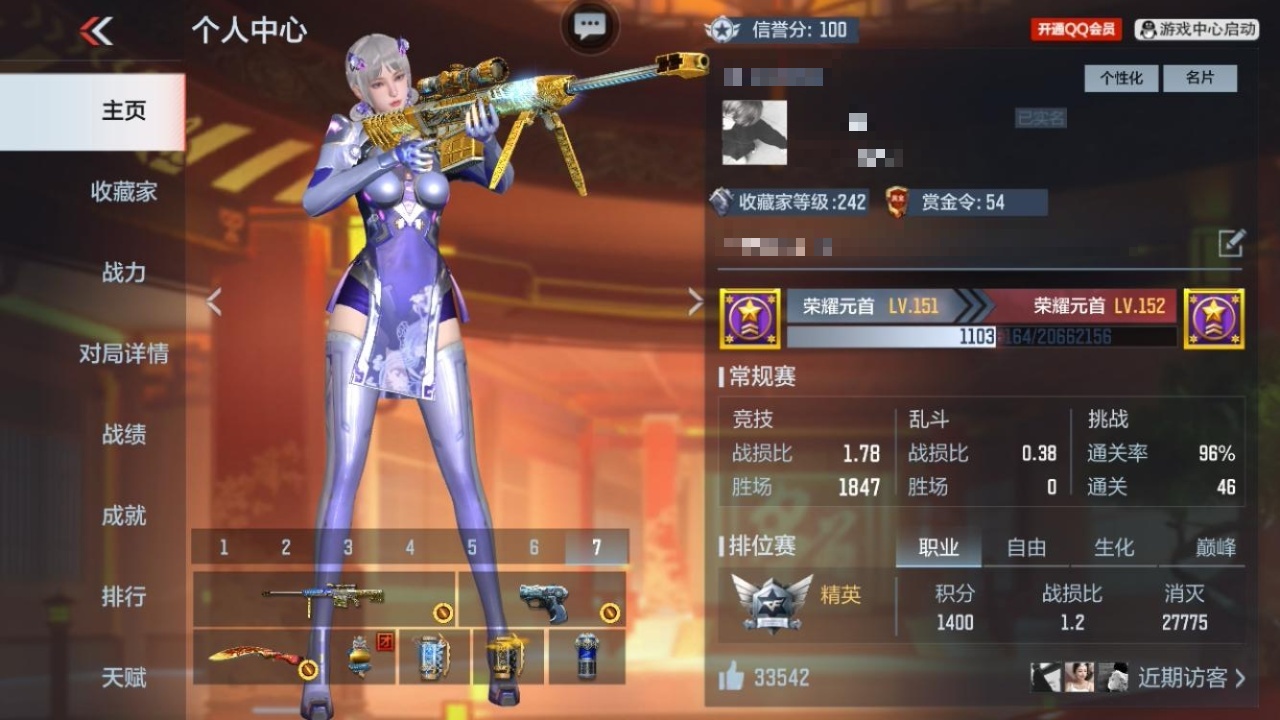
Task: Open 近期访客 recent visitors list
Action: click(1190, 678)
